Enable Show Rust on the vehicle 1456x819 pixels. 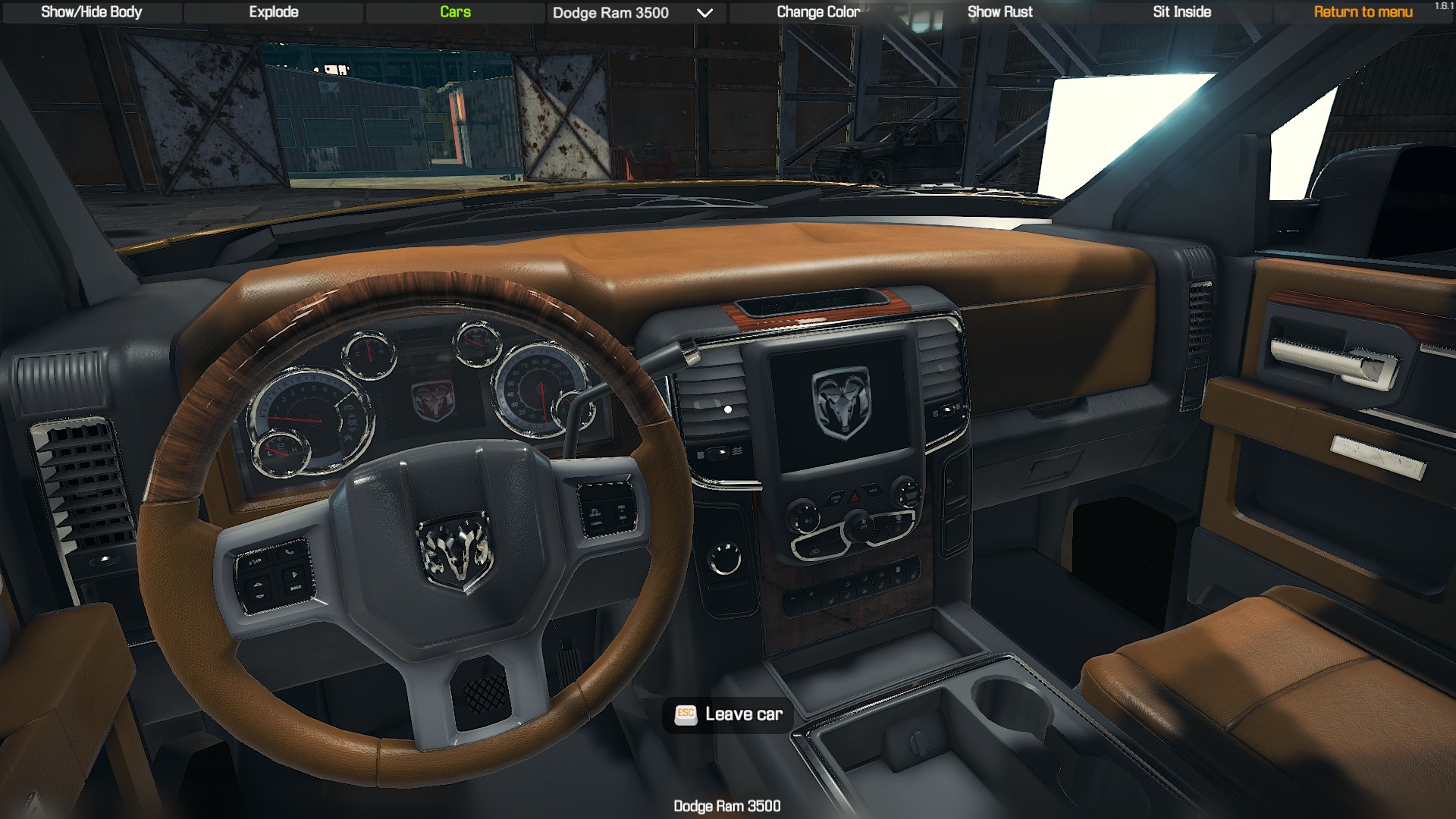point(999,11)
